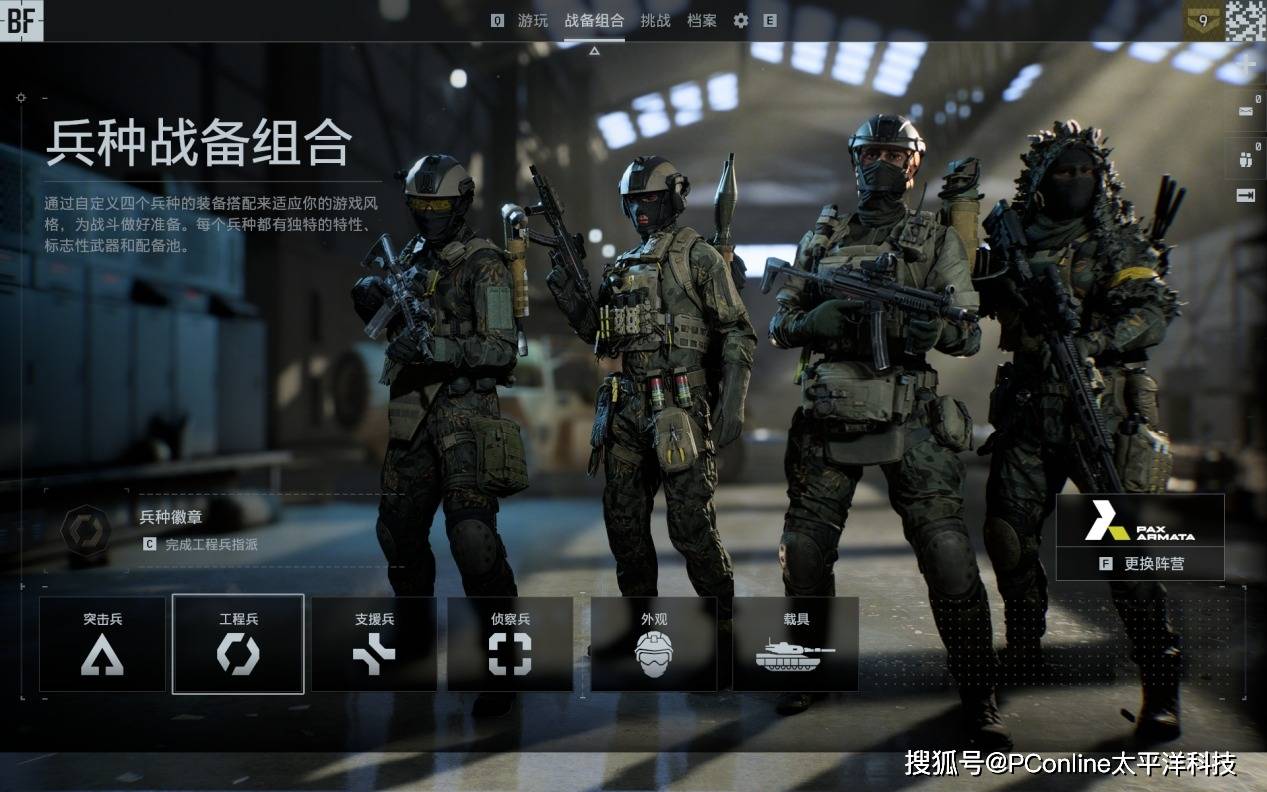Click the plus icon on the right sidebar
This screenshot has height=792, width=1267.
point(1246,66)
